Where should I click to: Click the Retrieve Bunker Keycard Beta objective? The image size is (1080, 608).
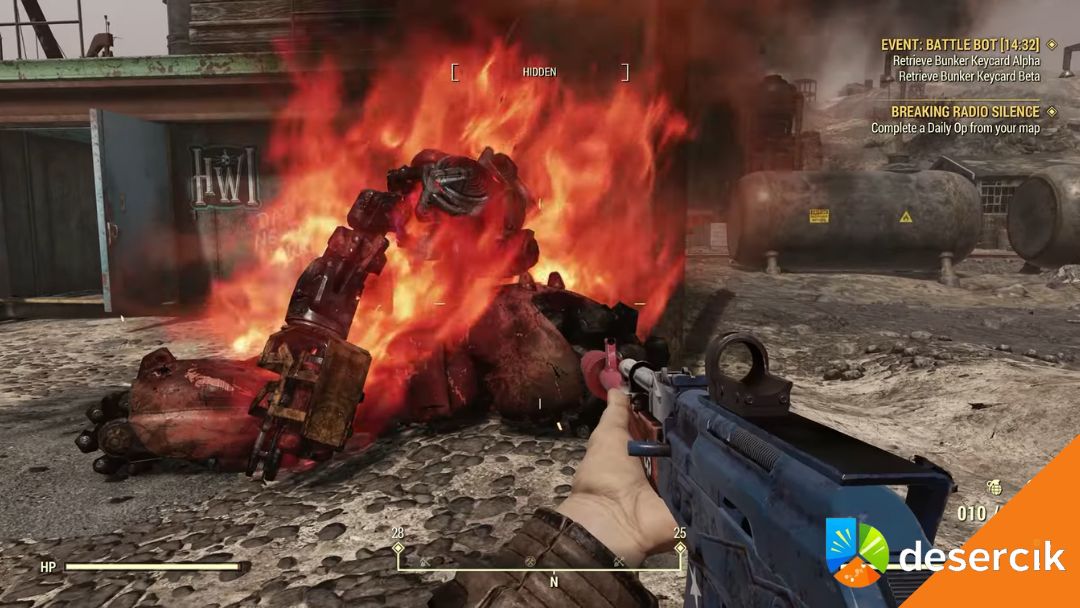point(968,76)
